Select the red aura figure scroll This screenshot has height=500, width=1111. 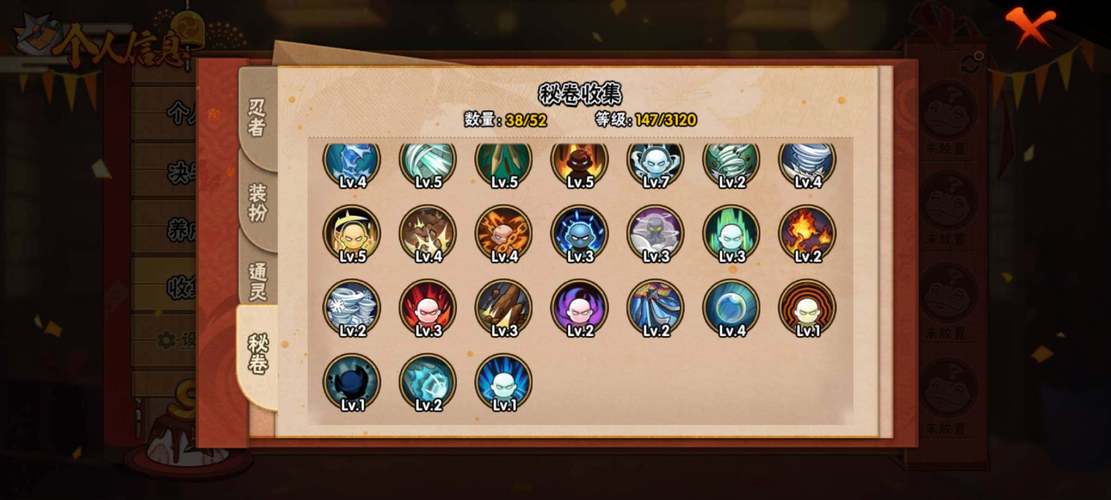[x=427, y=307]
